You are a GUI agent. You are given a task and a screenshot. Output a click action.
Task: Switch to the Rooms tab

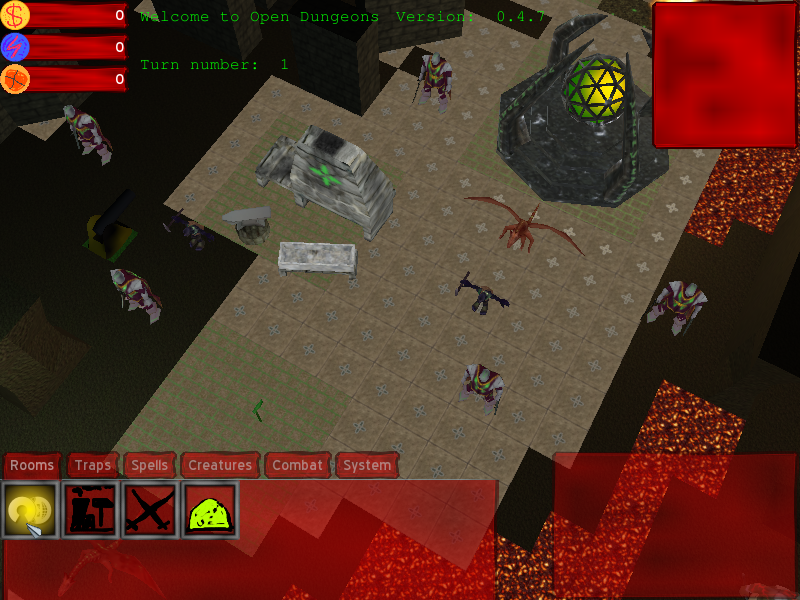(x=32, y=465)
